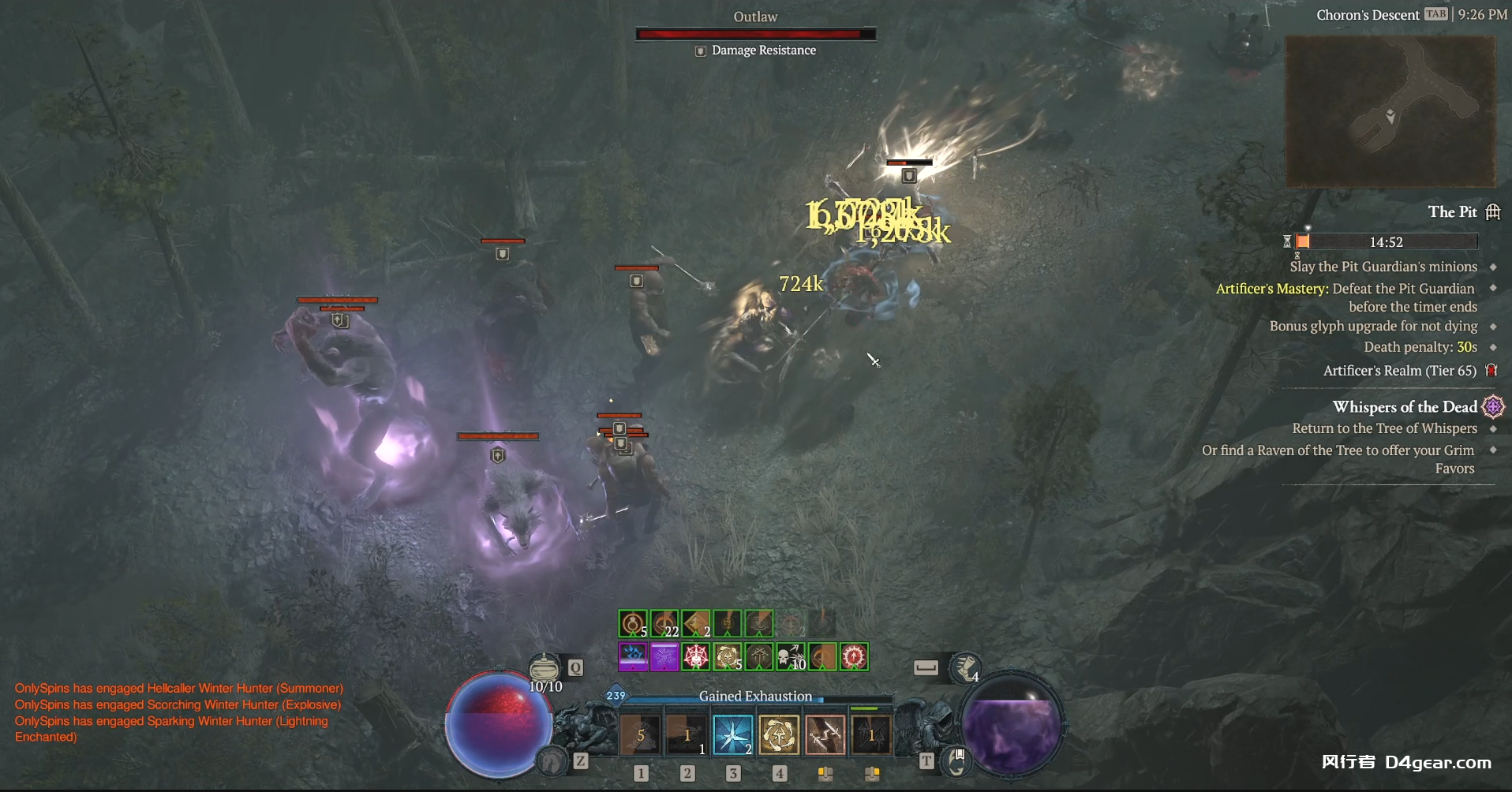Click the evade boot icon

click(x=965, y=668)
